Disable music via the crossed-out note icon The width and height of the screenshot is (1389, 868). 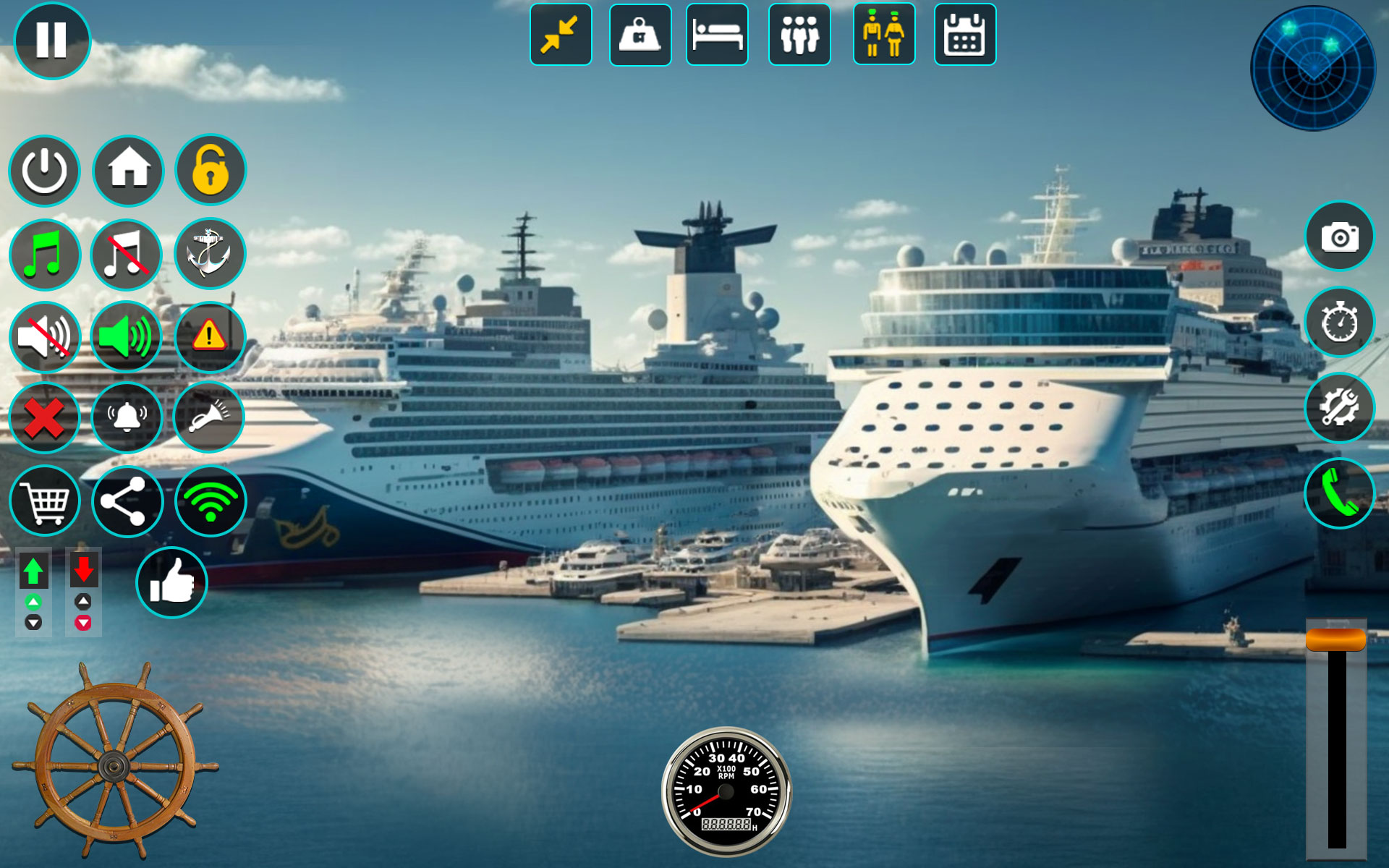click(x=127, y=254)
